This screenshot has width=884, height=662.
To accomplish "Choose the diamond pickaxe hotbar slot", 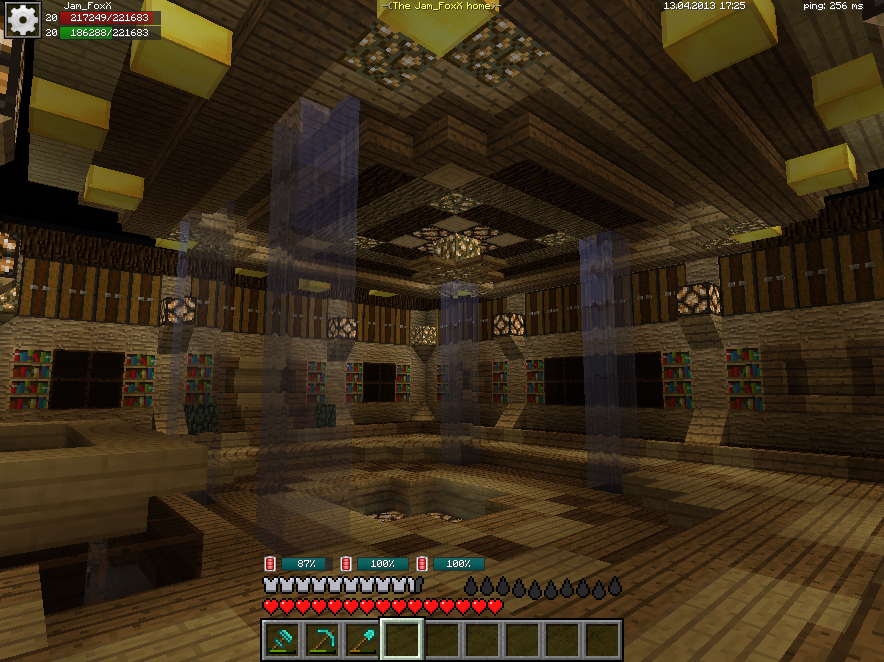I will pyautogui.click(x=322, y=640).
